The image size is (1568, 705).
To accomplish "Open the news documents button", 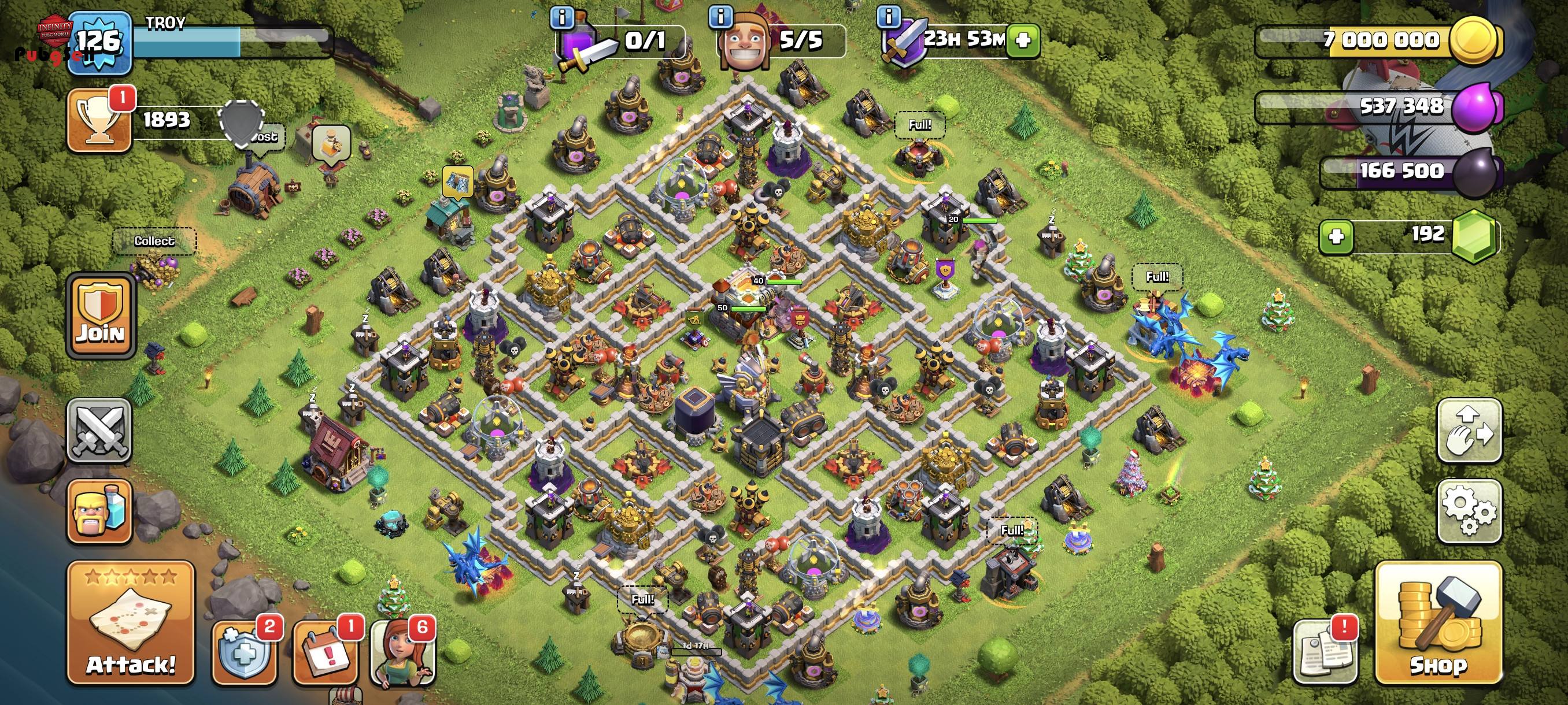I will coord(1325,652).
